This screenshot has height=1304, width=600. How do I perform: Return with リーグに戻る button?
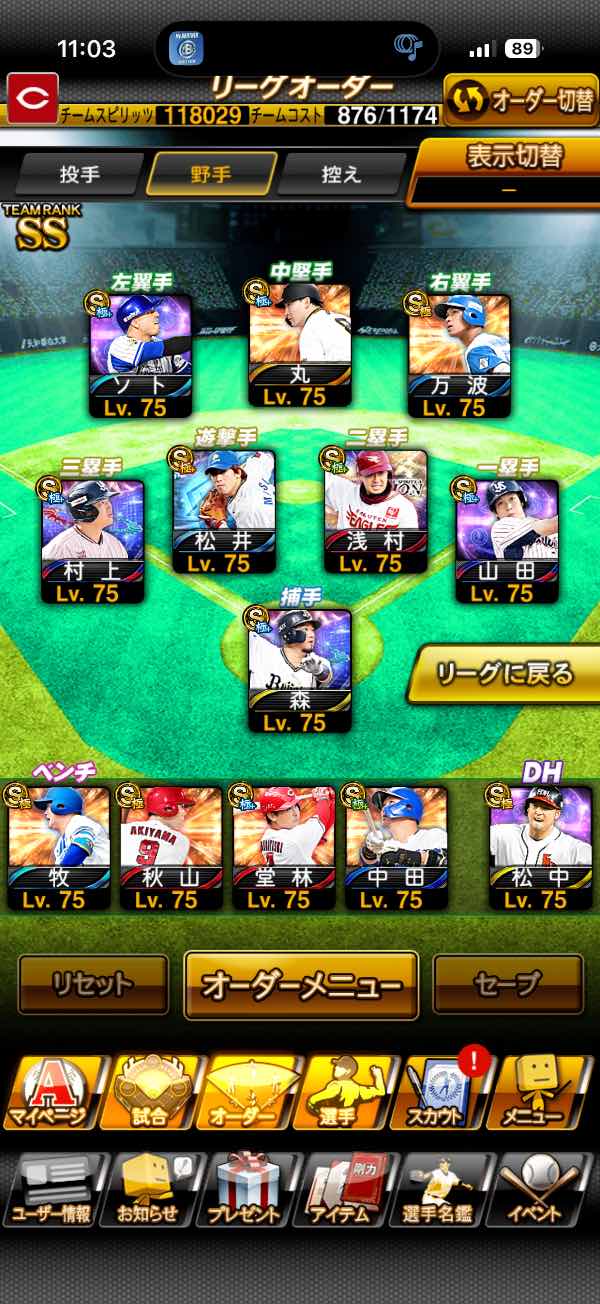505,673
